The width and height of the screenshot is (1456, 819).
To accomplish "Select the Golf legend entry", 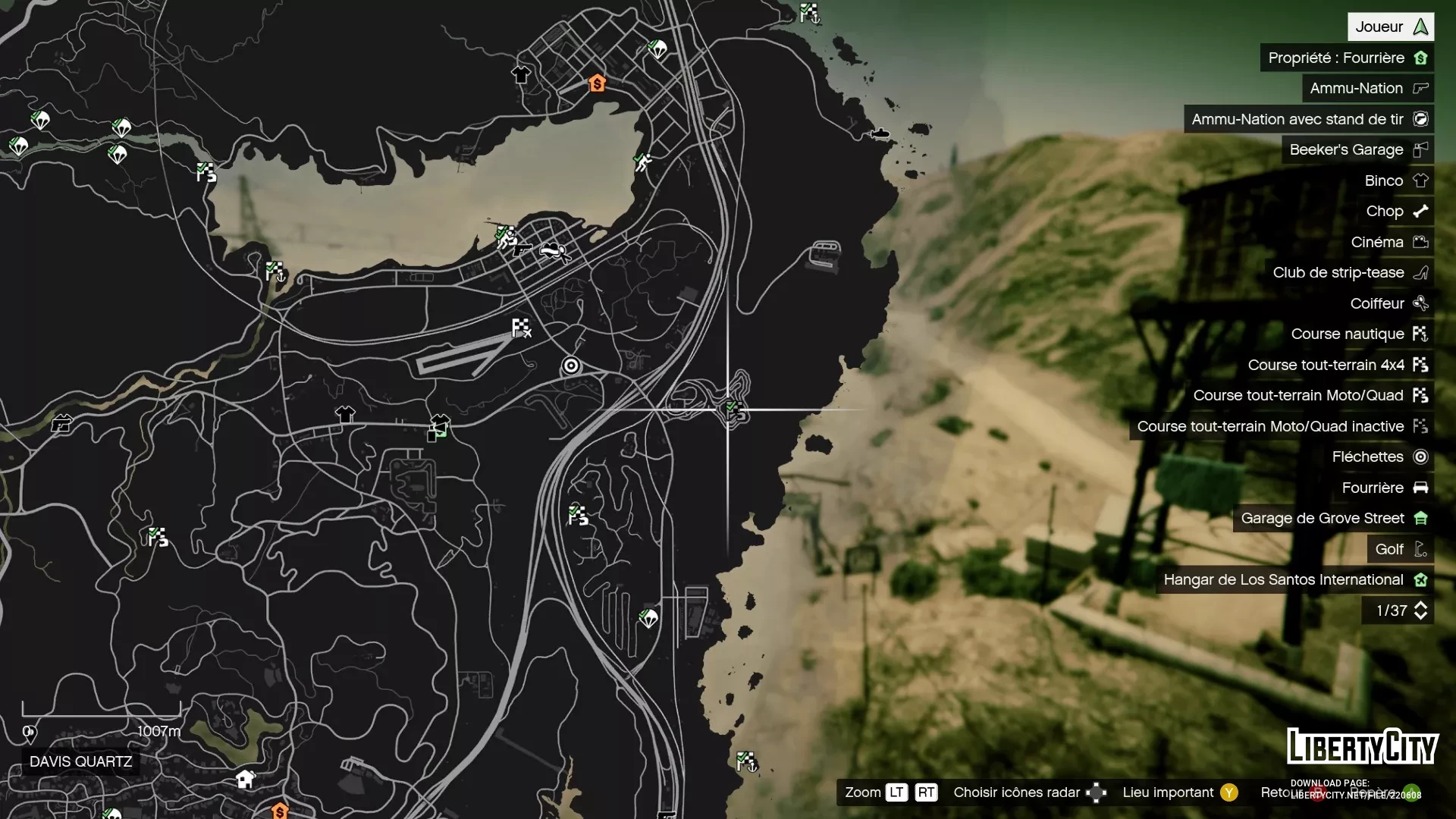I will pyautogui.click(x=1401, y=549).
